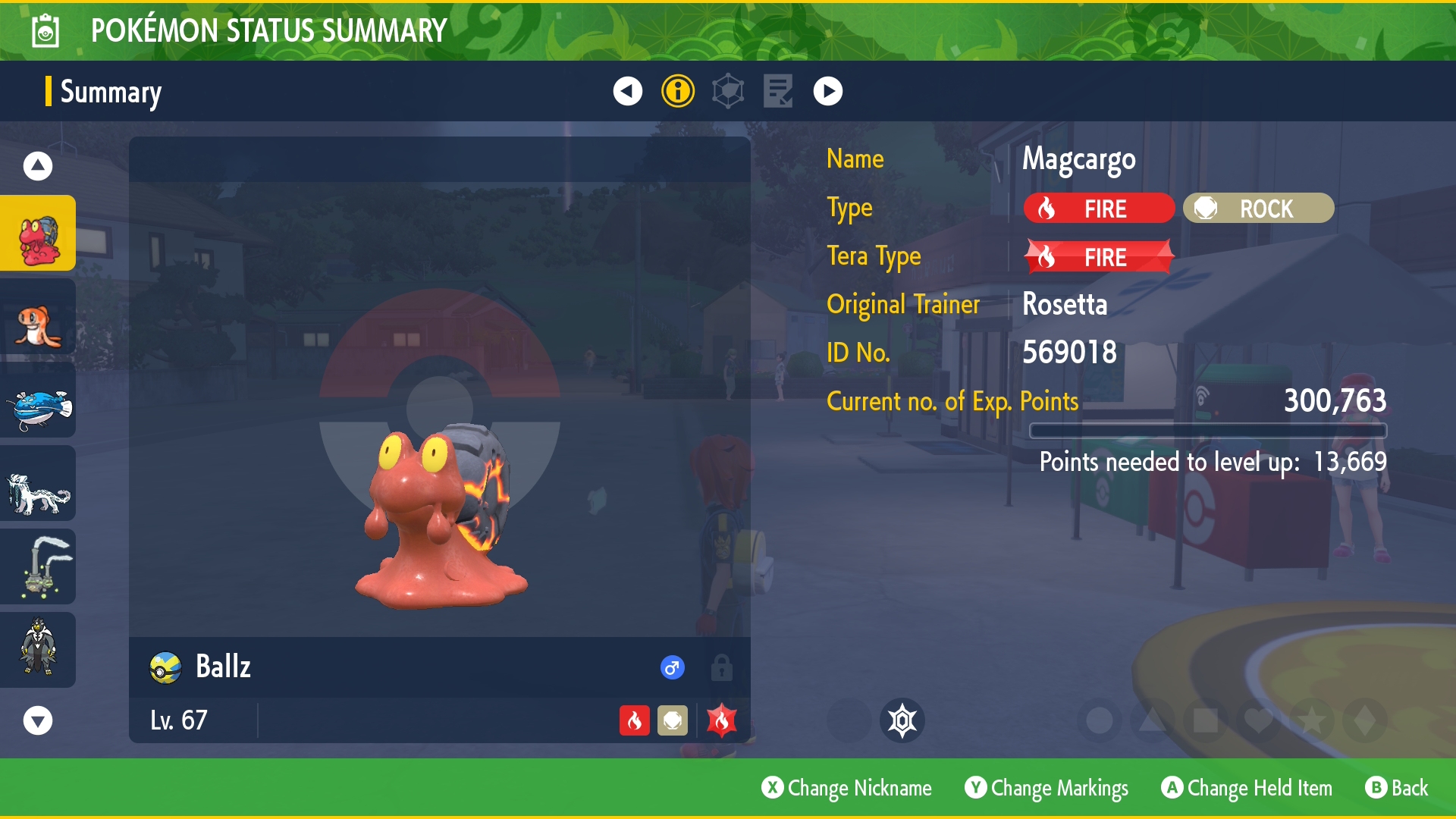
Task: Move up the party list arrow
Action: [38, 166]
